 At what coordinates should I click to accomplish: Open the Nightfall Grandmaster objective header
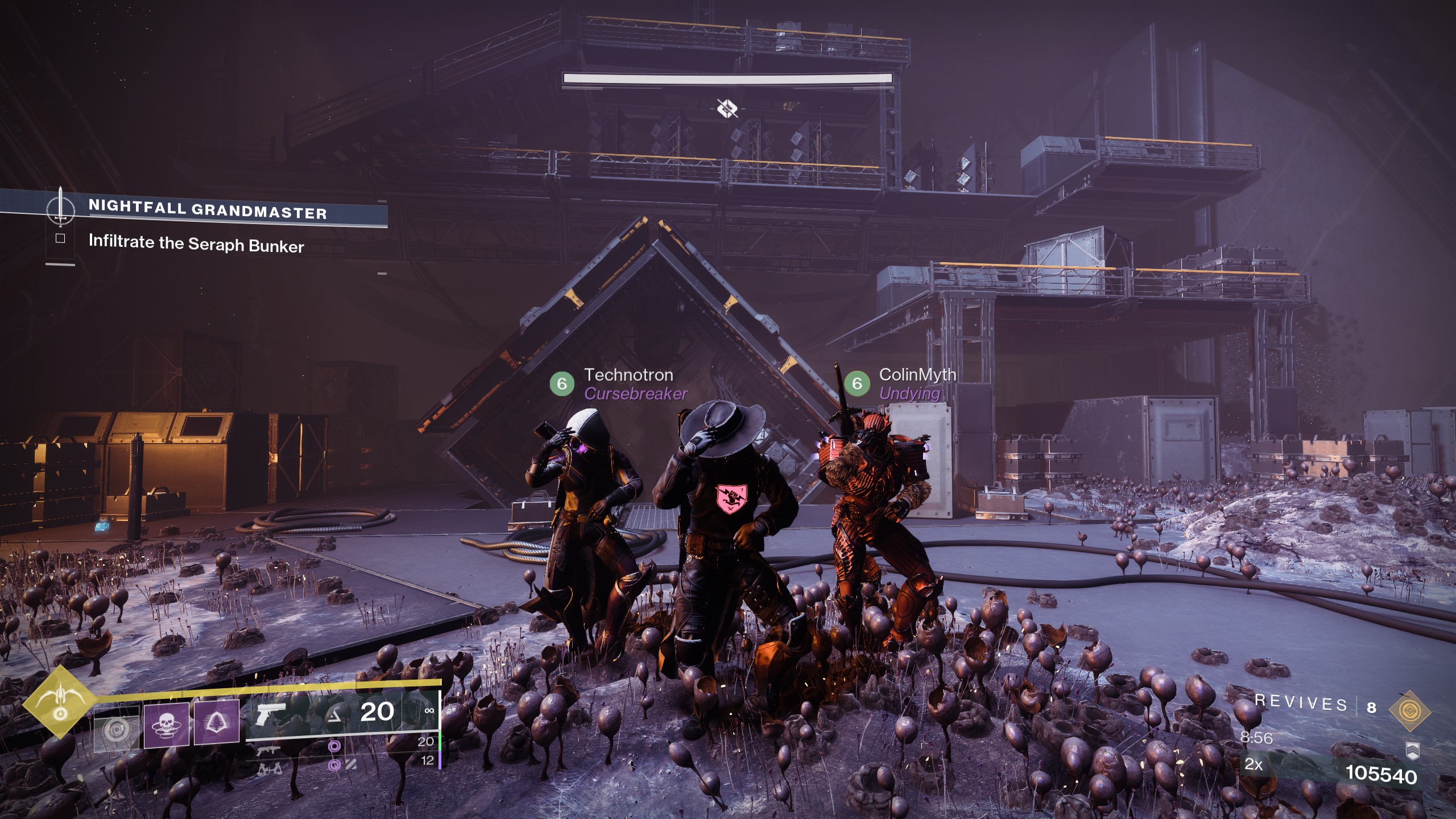[208, 209]
